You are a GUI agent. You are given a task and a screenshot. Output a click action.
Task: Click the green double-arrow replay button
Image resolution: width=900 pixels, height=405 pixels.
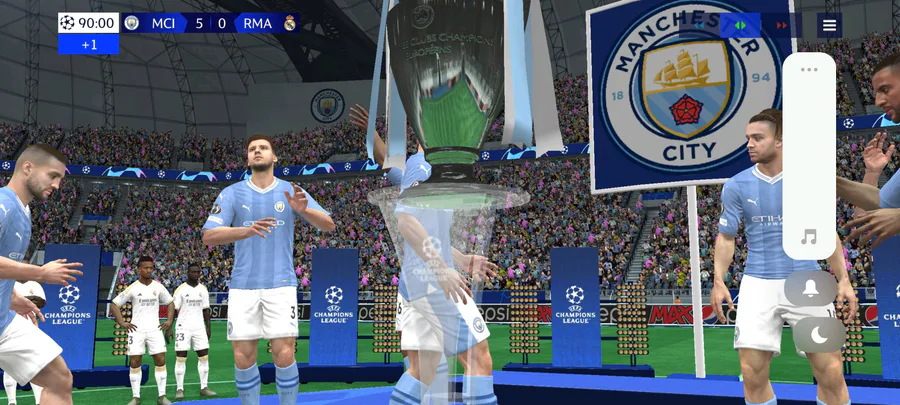740,25
